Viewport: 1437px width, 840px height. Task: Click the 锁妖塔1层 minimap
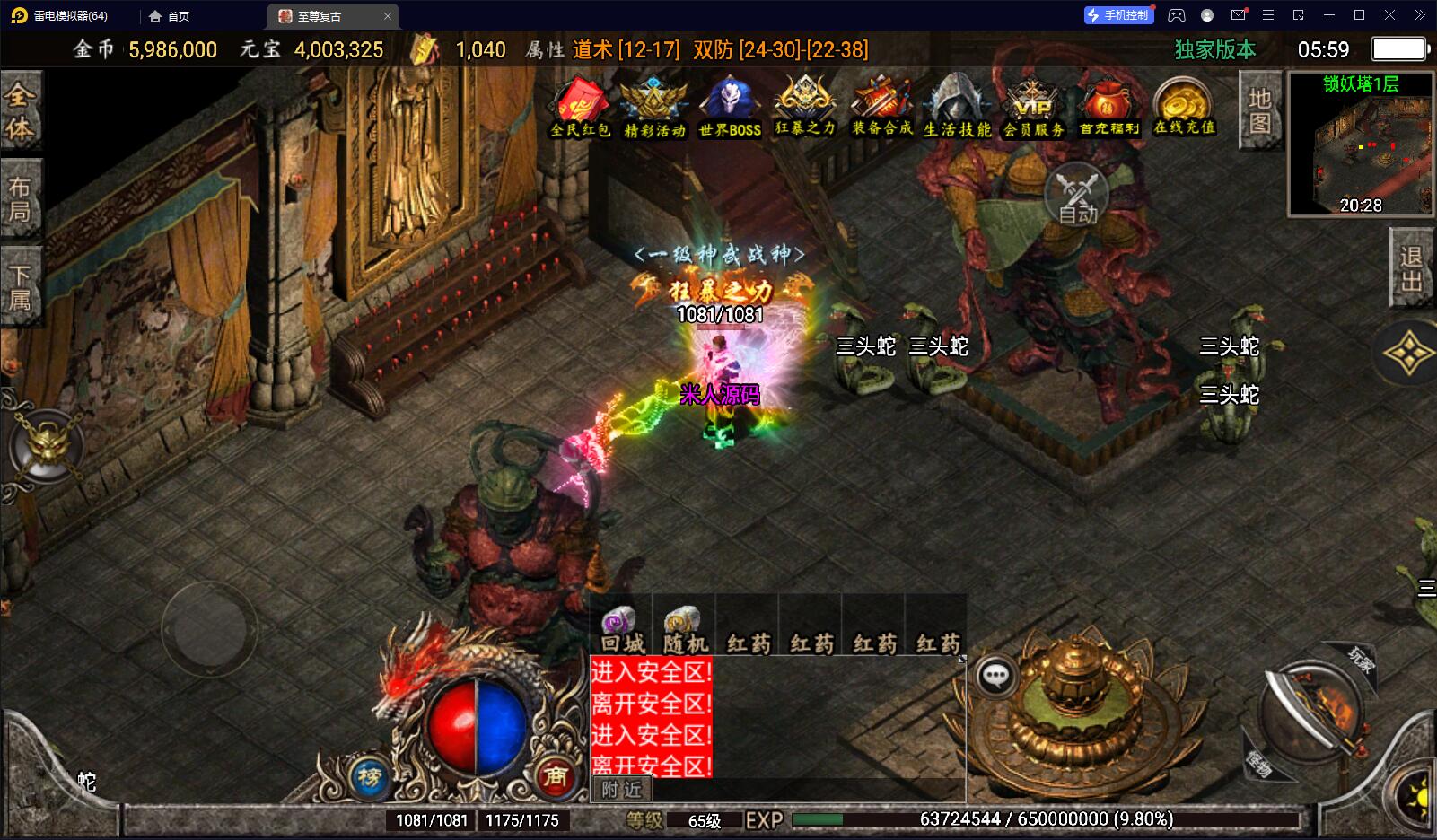(x=1360, y=145)
